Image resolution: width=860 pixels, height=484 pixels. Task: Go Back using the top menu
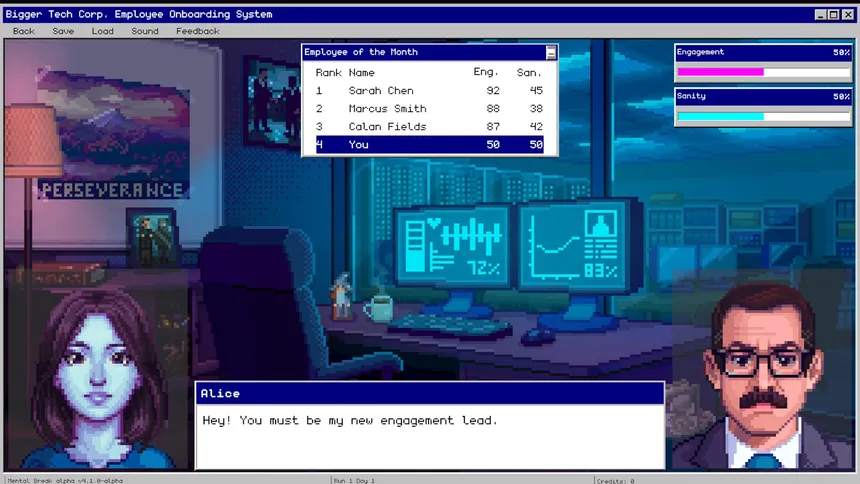tap(23, 31)
